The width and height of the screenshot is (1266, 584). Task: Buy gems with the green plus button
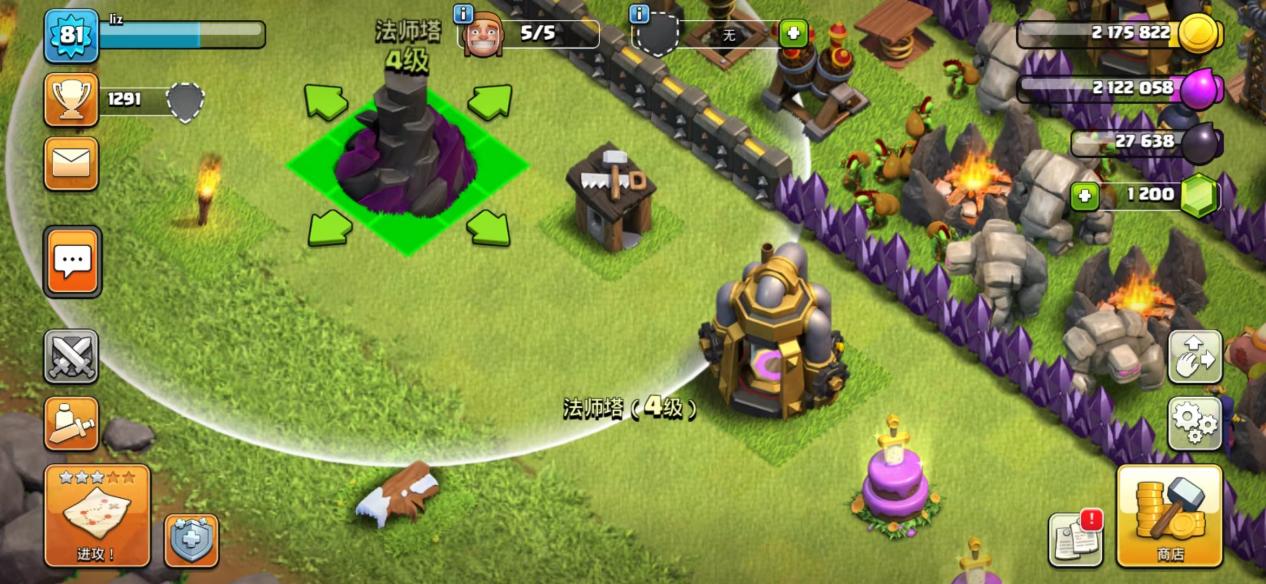[x=1085, y=195]
